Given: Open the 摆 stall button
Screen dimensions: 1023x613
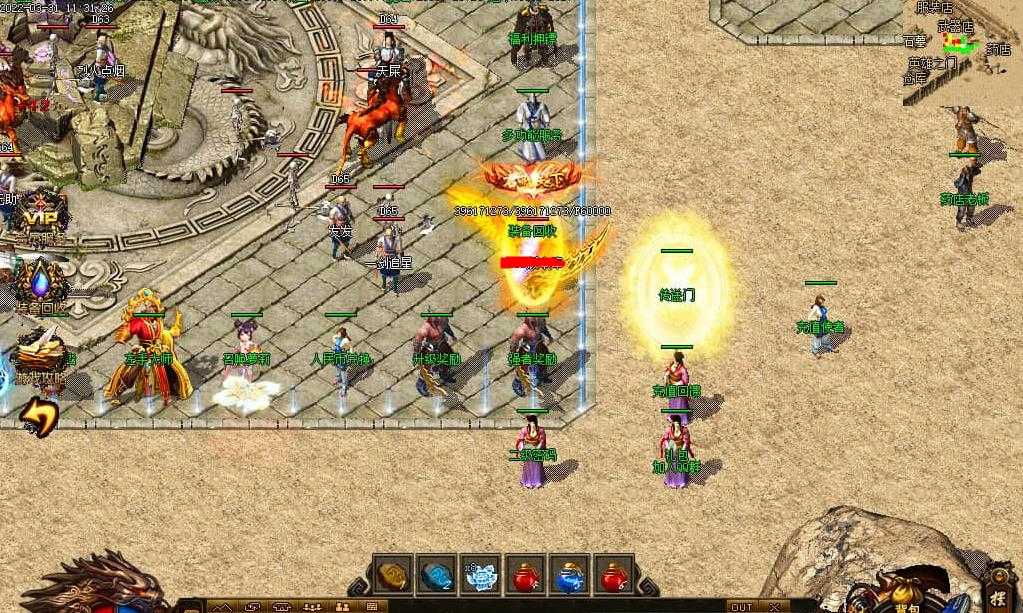Looking at the screenshot, I should [998, 582].
